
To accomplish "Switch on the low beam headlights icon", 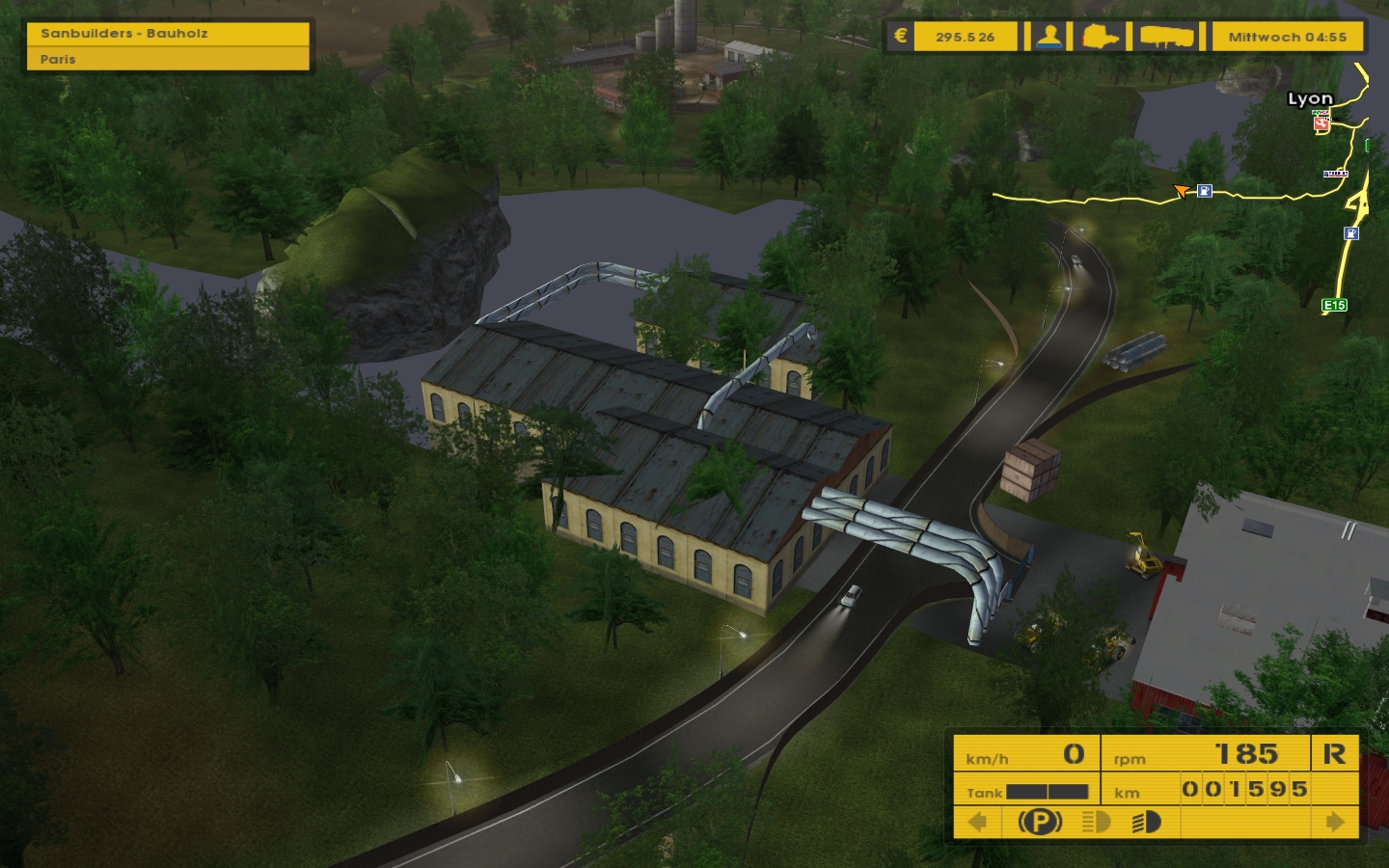I will [x=1096, y=822].
